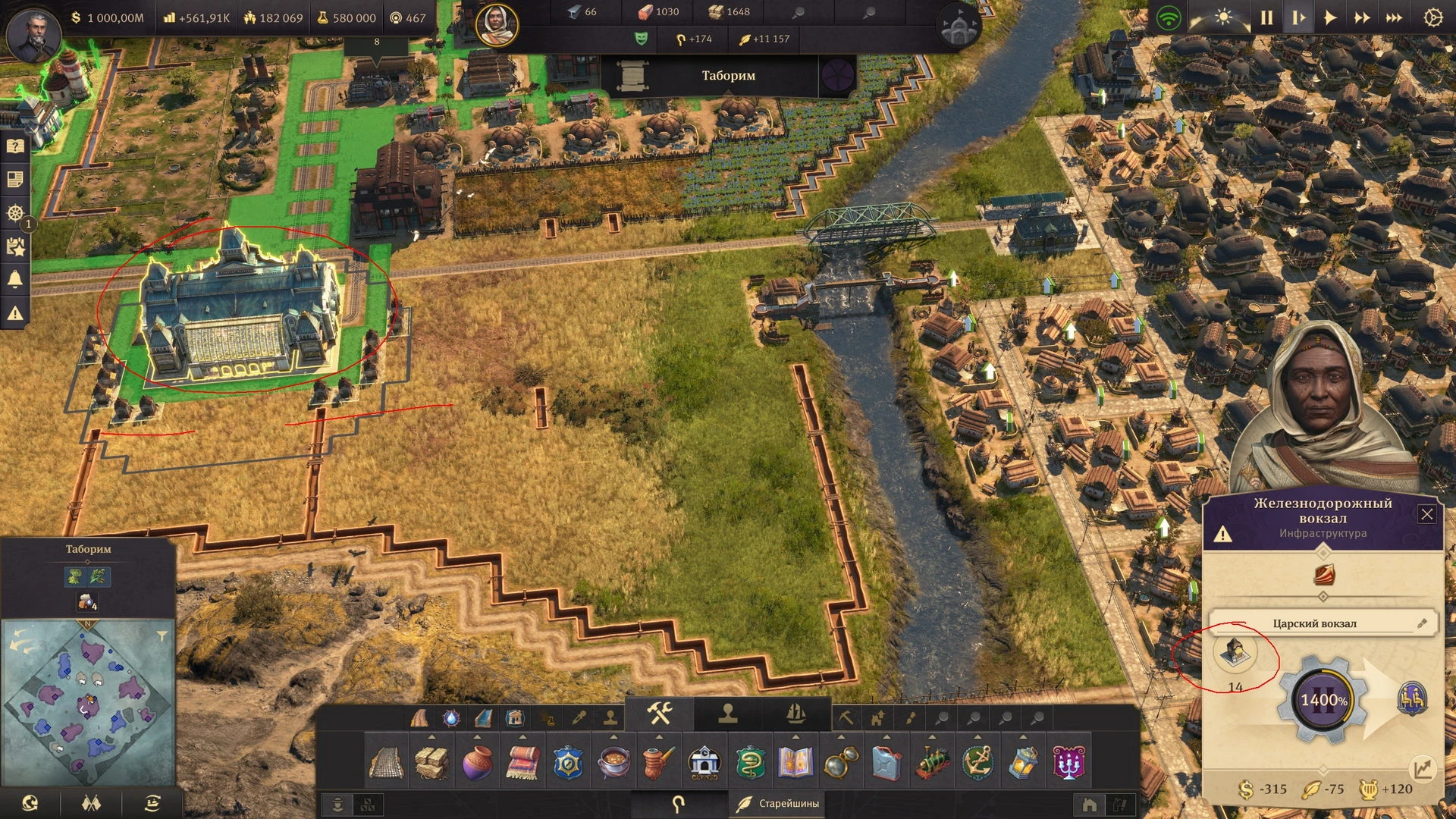Open the notifications bell on the sidebar
Viewport: 1456px width, 819px height.
click(15, 279)
